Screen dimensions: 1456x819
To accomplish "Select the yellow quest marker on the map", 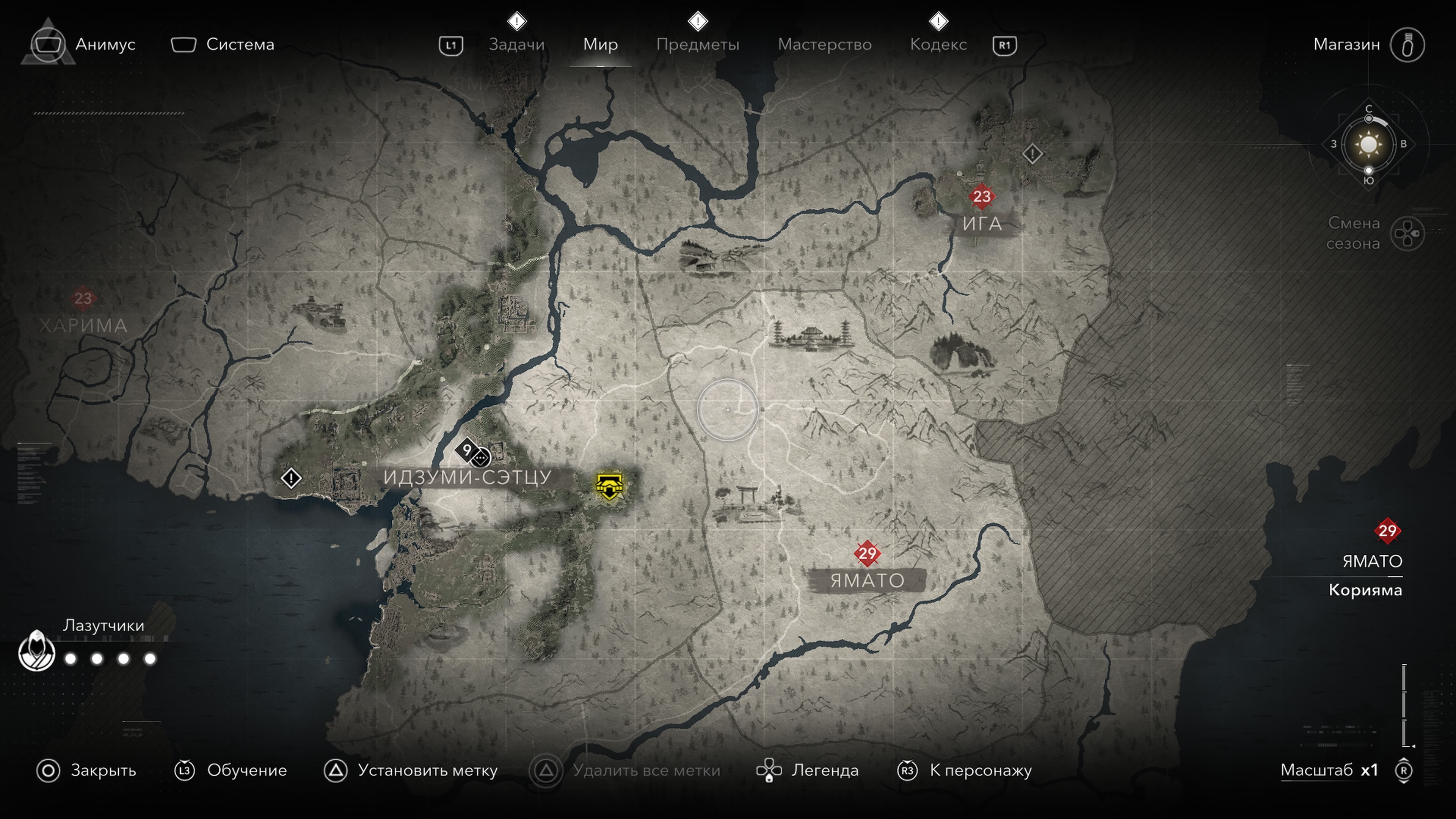I will click(x=609, y=485).
